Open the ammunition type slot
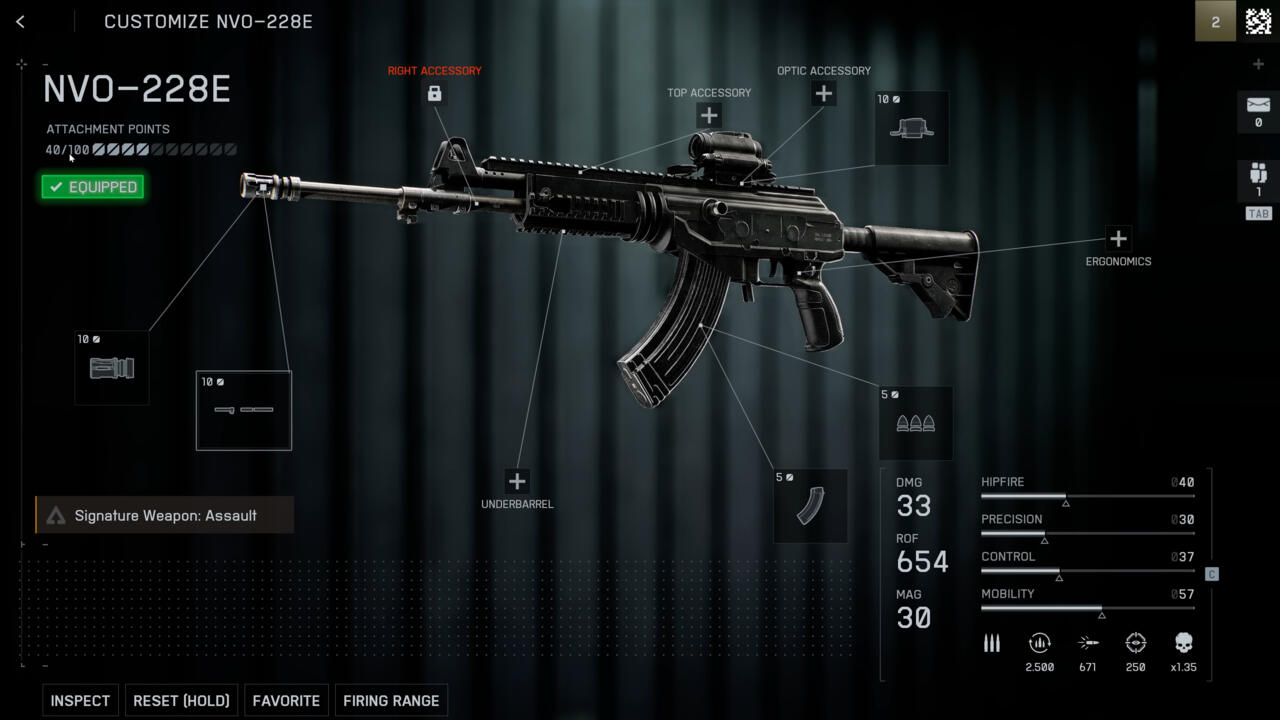Image resolution: width=1280 pixels, height=720 pixels. tap(915, 423)
